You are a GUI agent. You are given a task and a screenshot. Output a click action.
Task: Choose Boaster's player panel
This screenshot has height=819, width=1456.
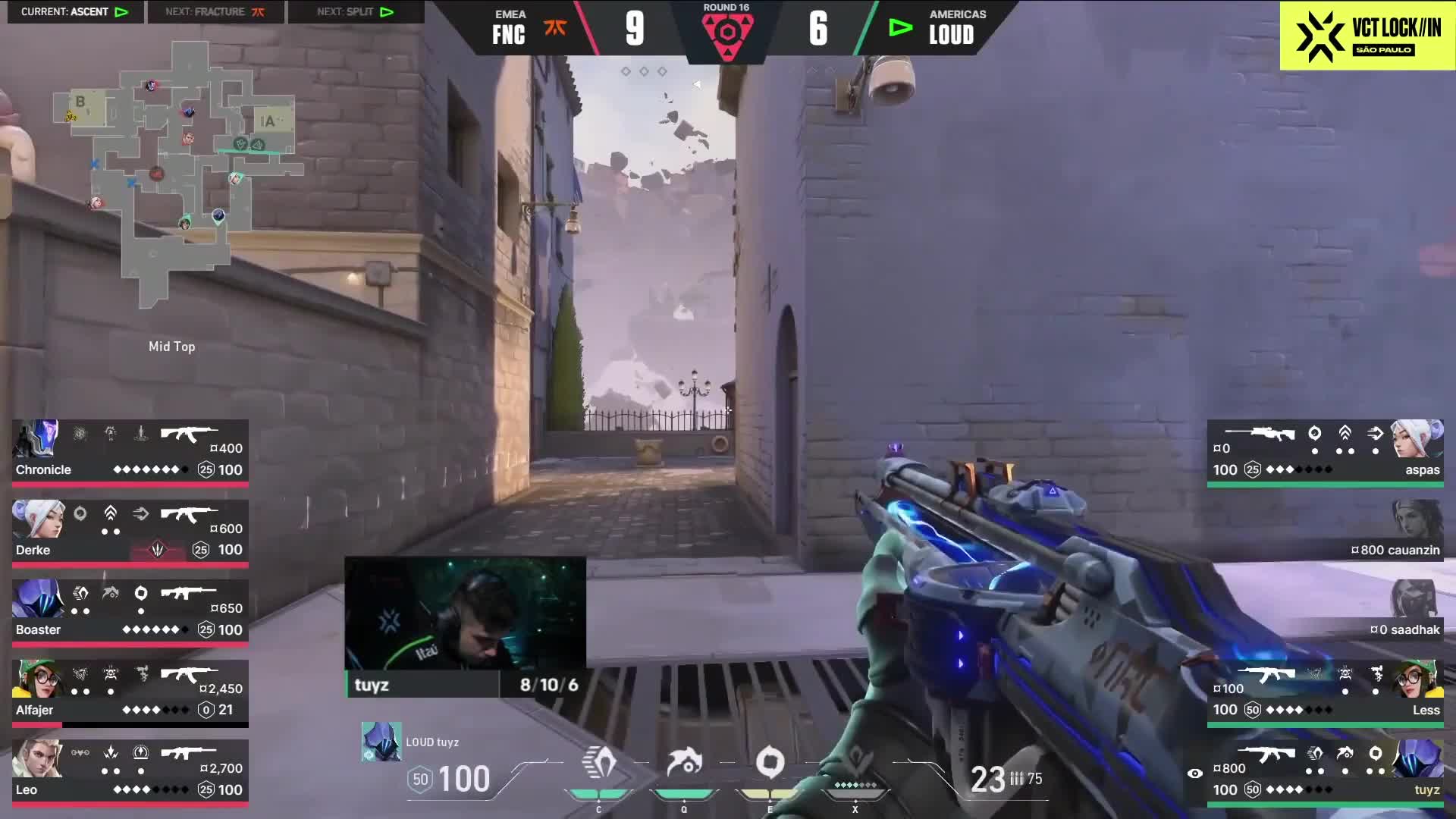tap(130, 611)
